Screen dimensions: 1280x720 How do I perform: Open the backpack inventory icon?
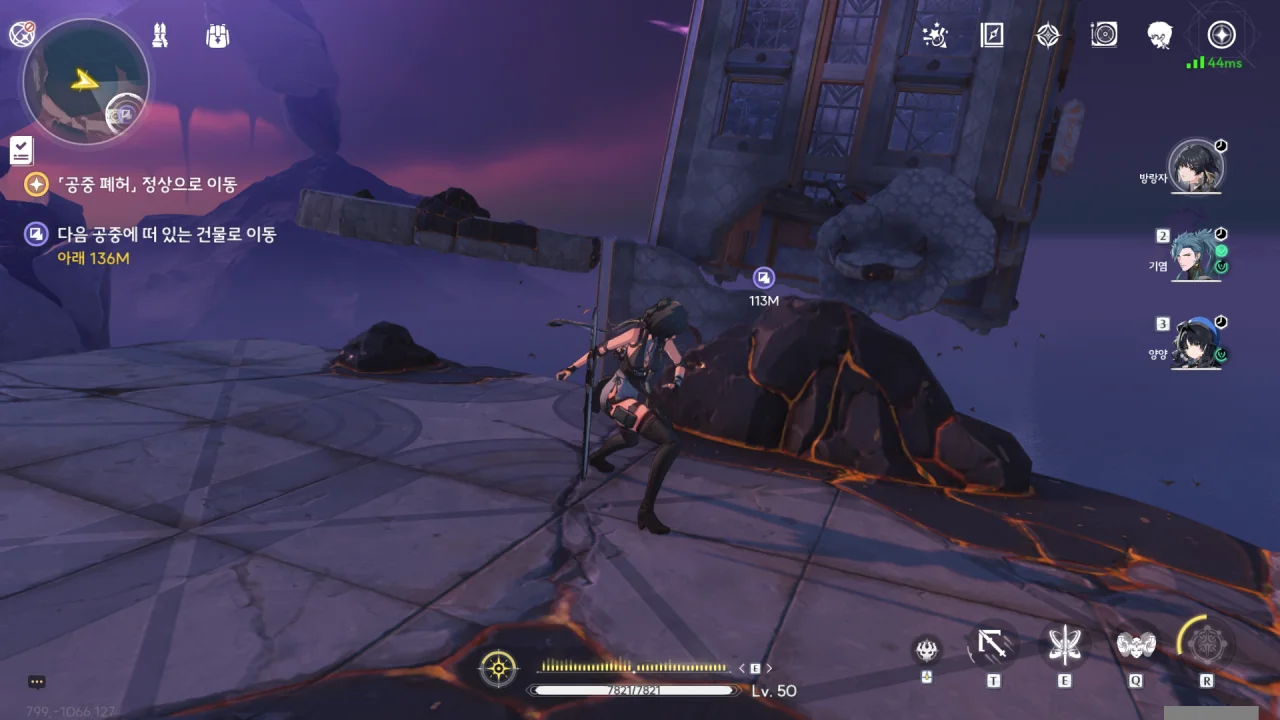tap(218, 36)
